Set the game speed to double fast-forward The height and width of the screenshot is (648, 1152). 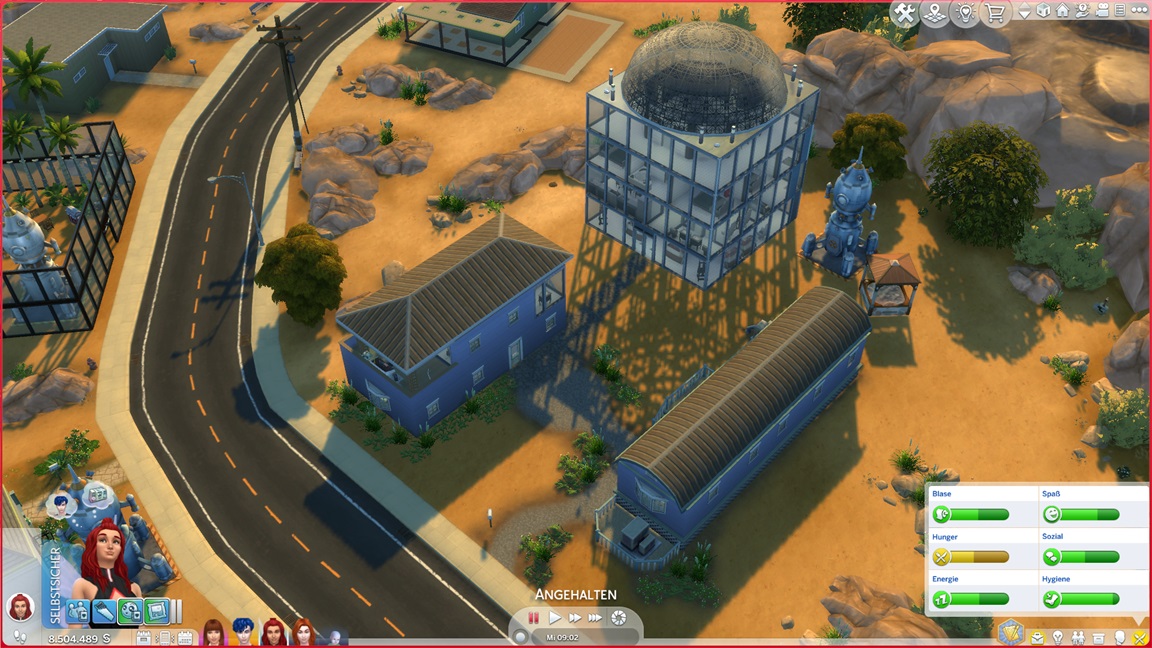(575, 618)
